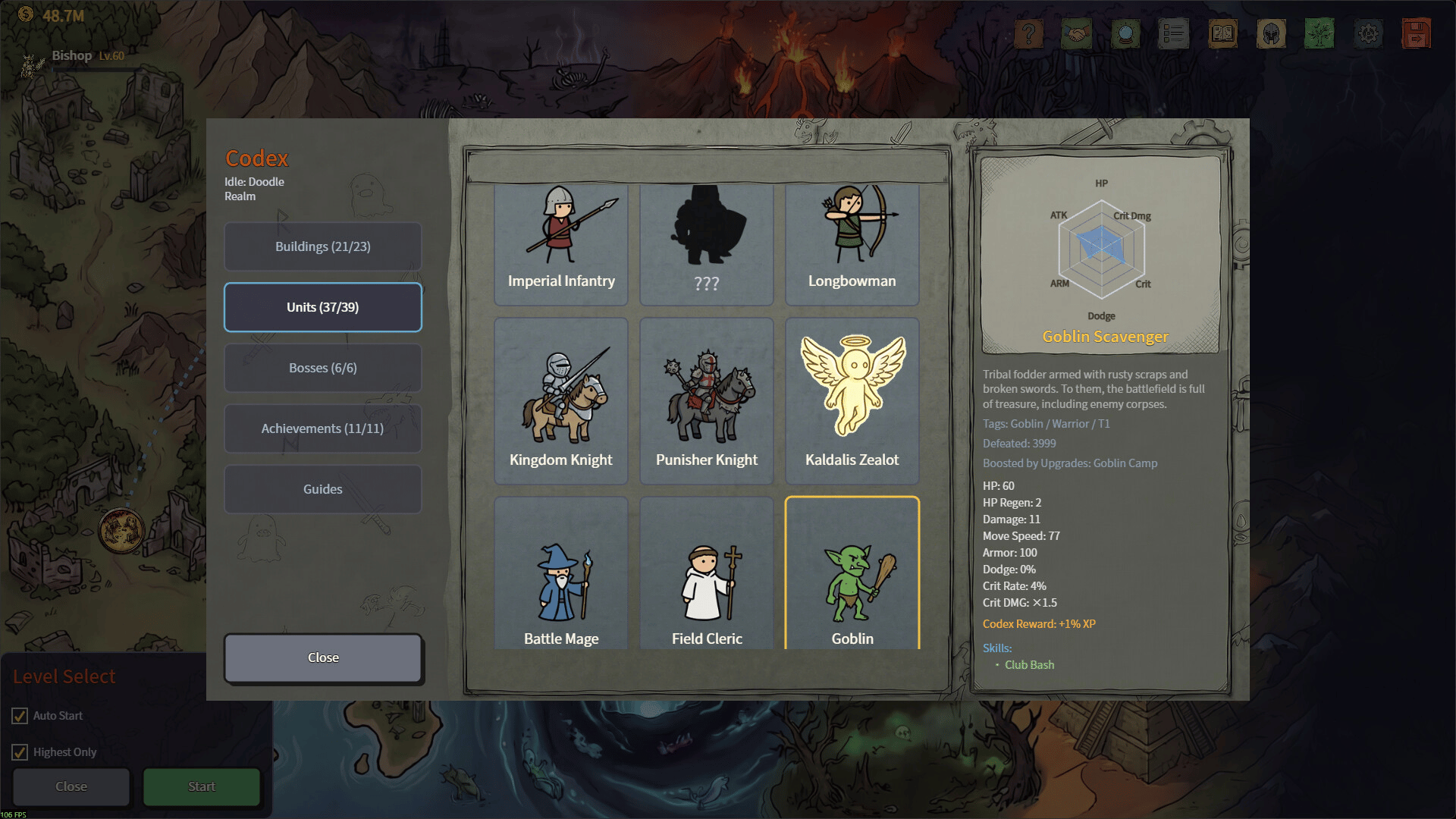Image resolution: width=1456 pixels, height=819 pixels.
Task: Open the Guides section
Action: click(322, 489)
